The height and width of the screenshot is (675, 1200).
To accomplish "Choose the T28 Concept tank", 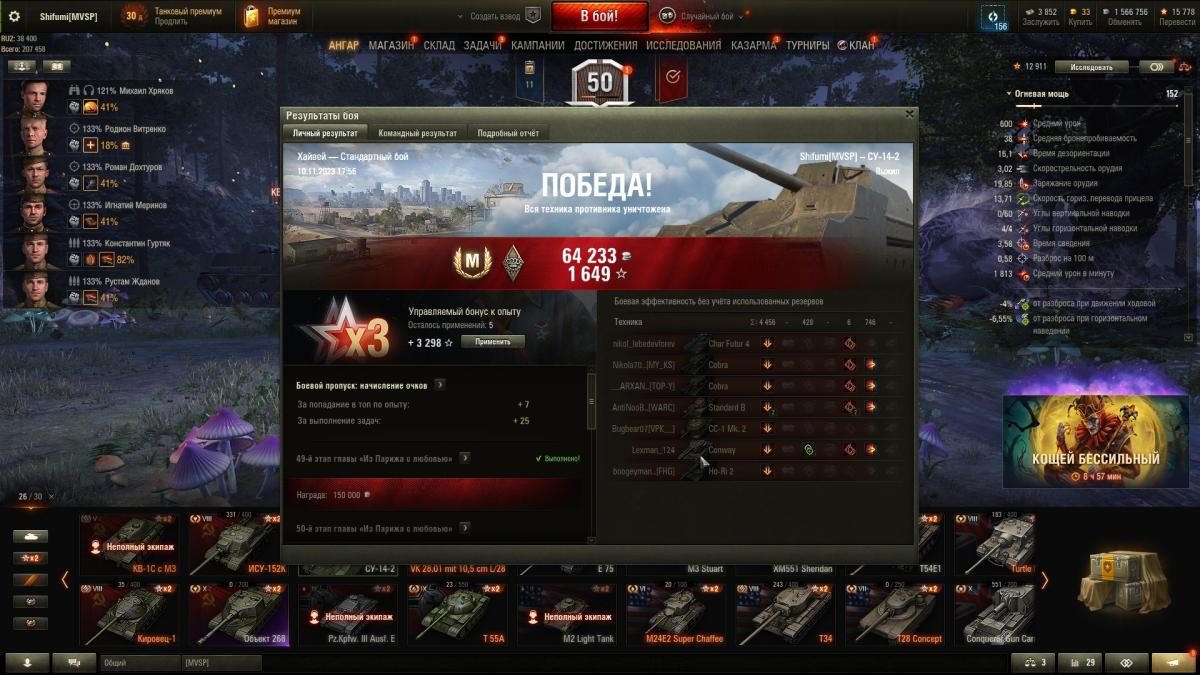I will point(892,613).
